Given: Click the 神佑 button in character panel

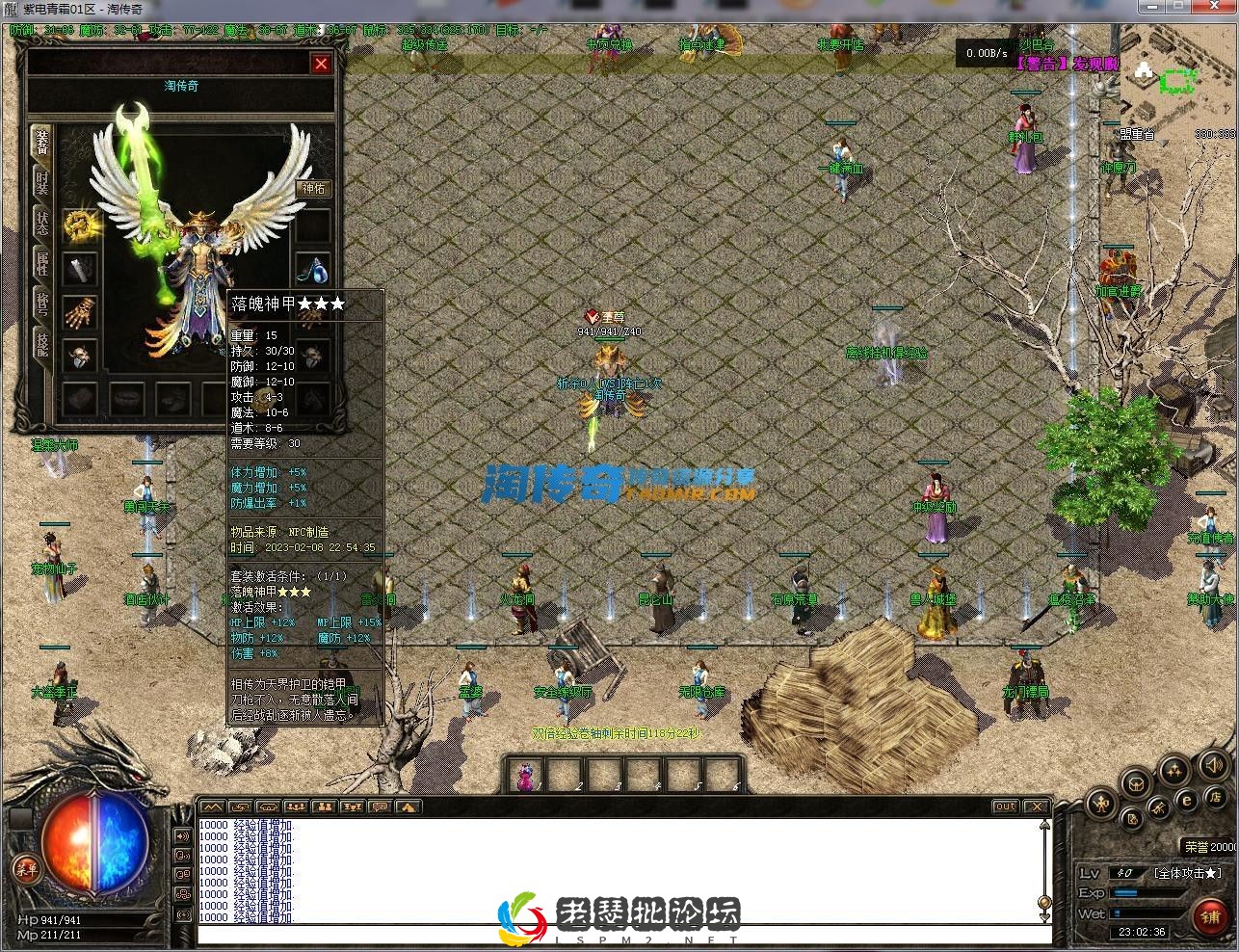Looking at the screenshot, I should coord(312,188).
